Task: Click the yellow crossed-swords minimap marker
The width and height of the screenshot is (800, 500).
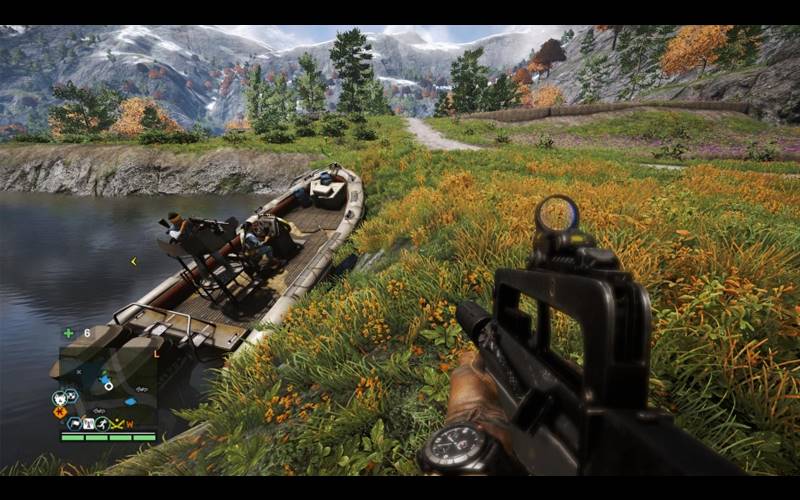Action: click(118, 424)
